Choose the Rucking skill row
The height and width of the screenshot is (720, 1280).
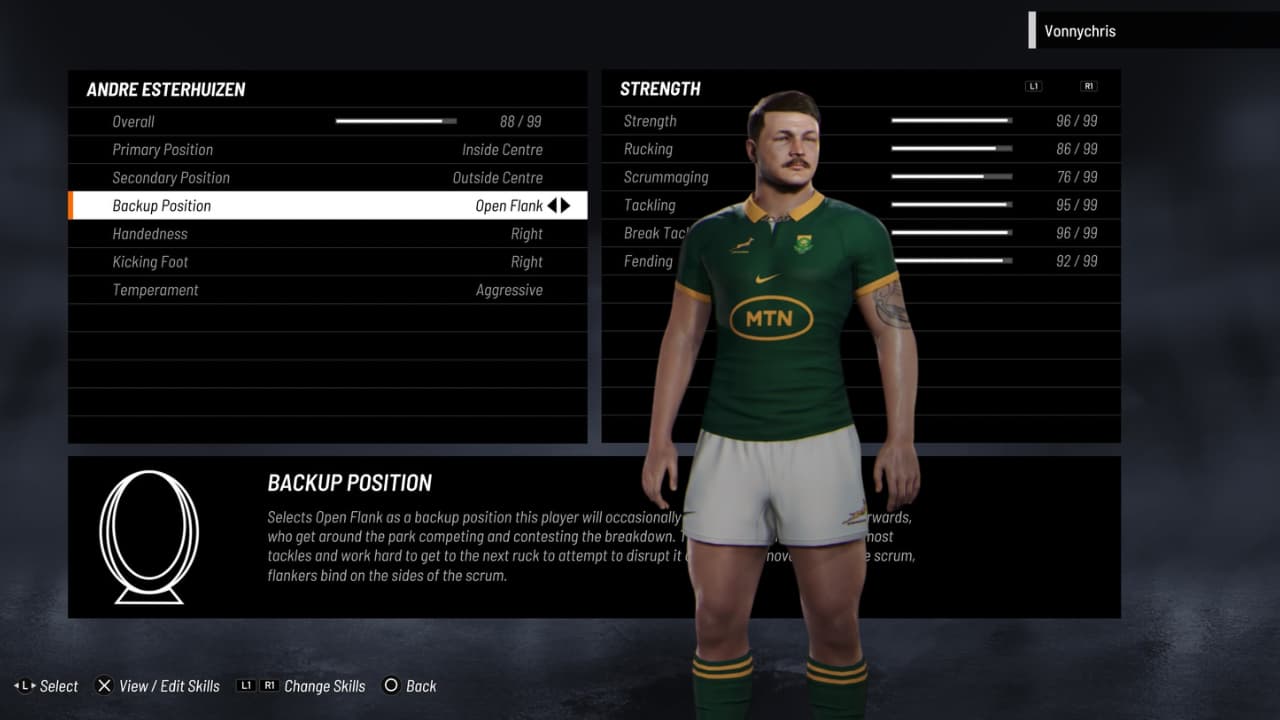tap(648, 149)
